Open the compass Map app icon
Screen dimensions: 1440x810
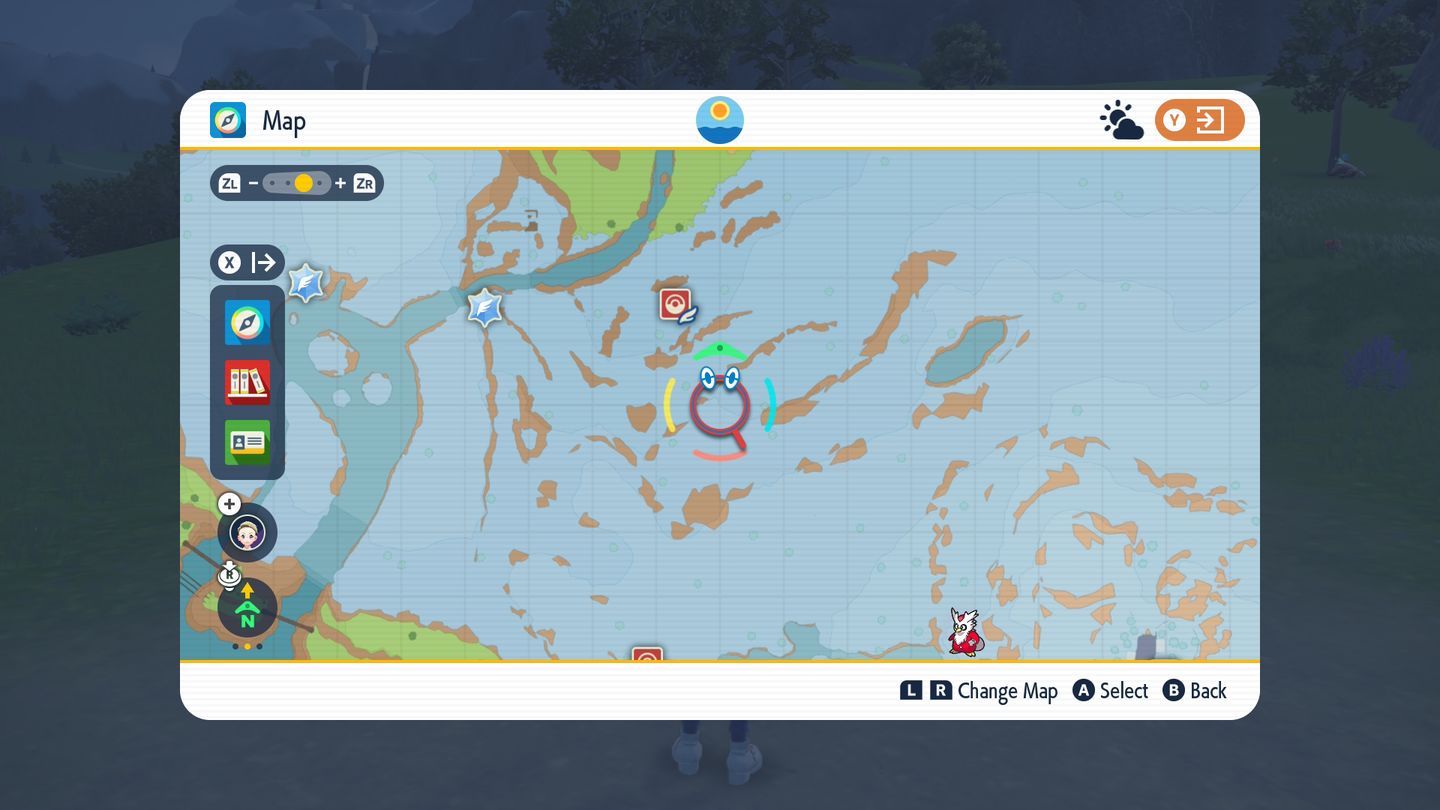click(x=247, y=322)
